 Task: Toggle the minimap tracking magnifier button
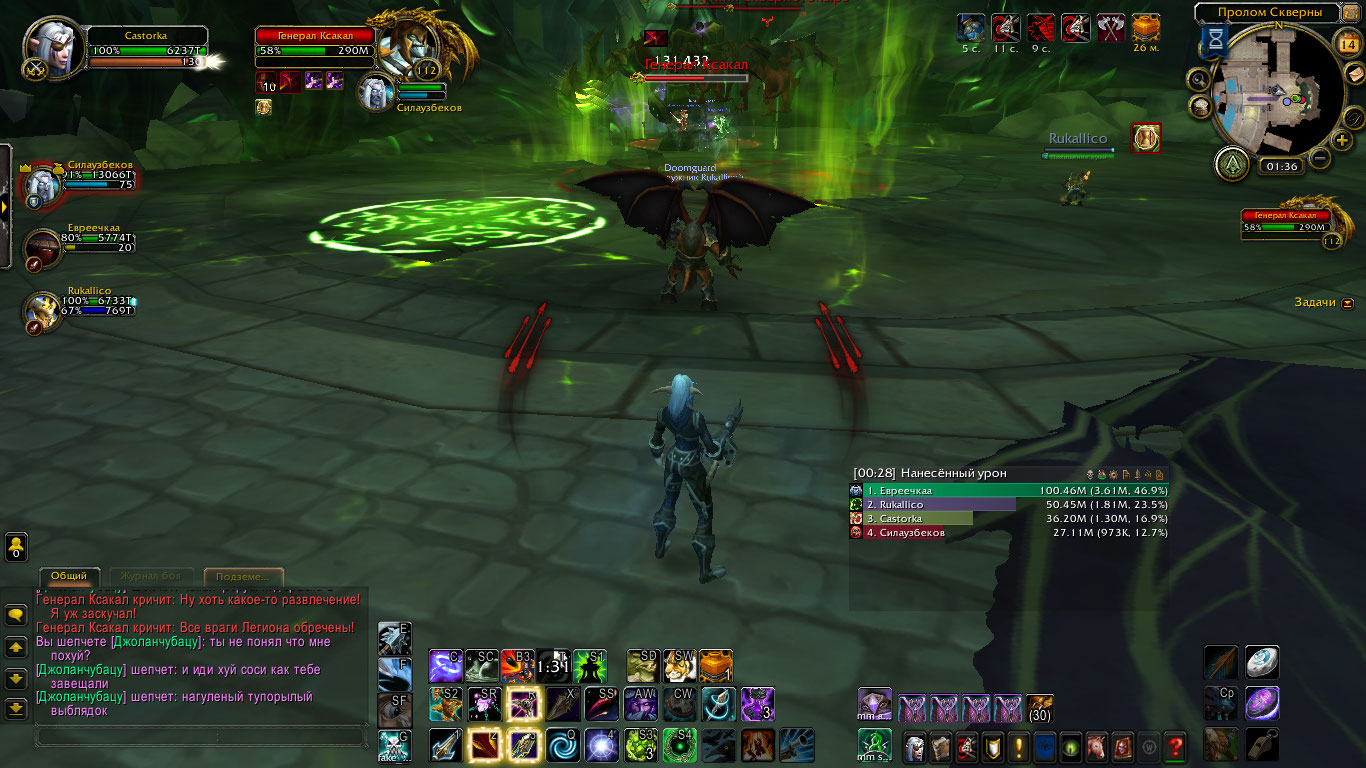pyautogui.click(x=1200, y=78)
